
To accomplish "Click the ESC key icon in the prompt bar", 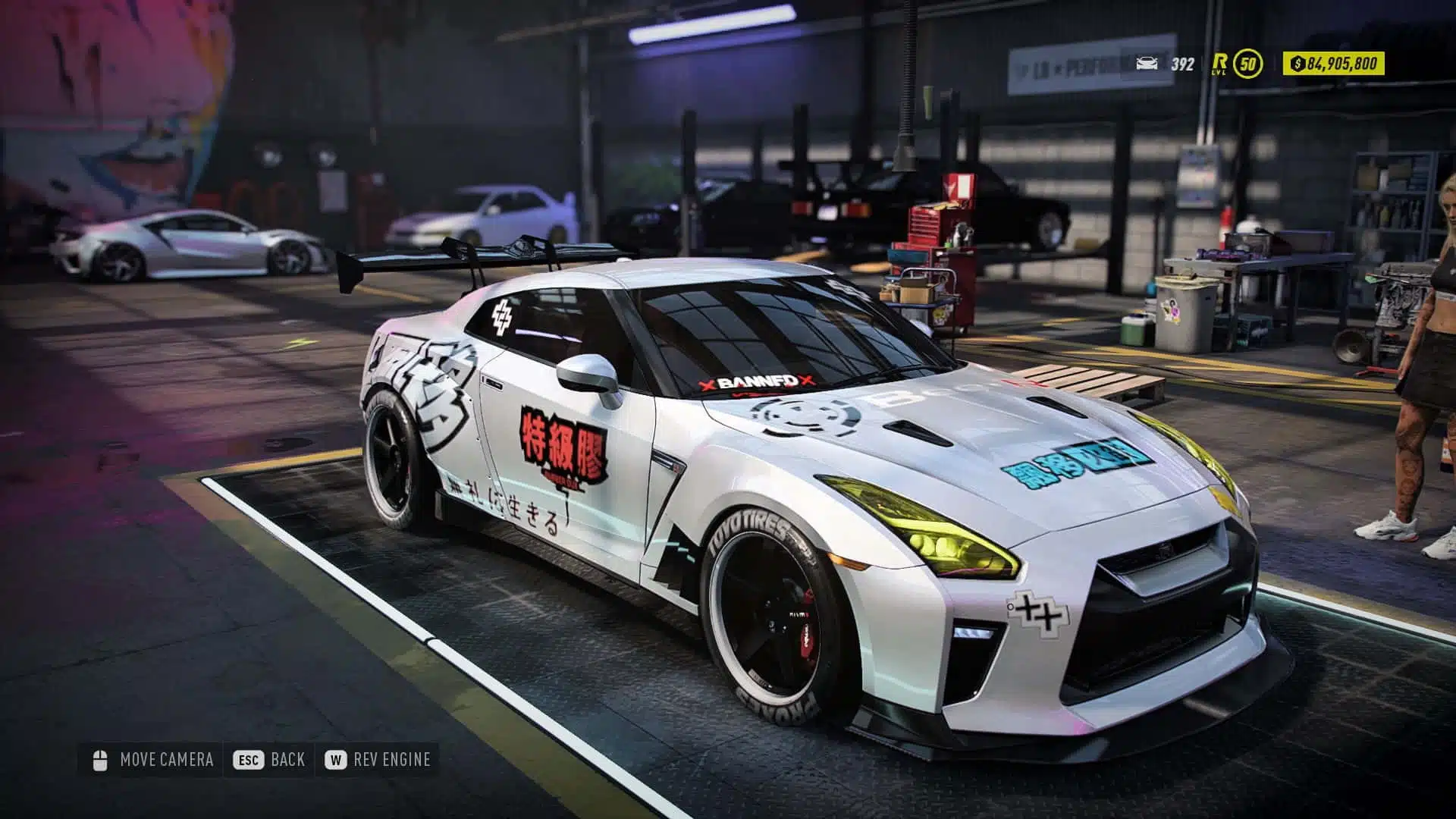I will (x=248, y=759).
